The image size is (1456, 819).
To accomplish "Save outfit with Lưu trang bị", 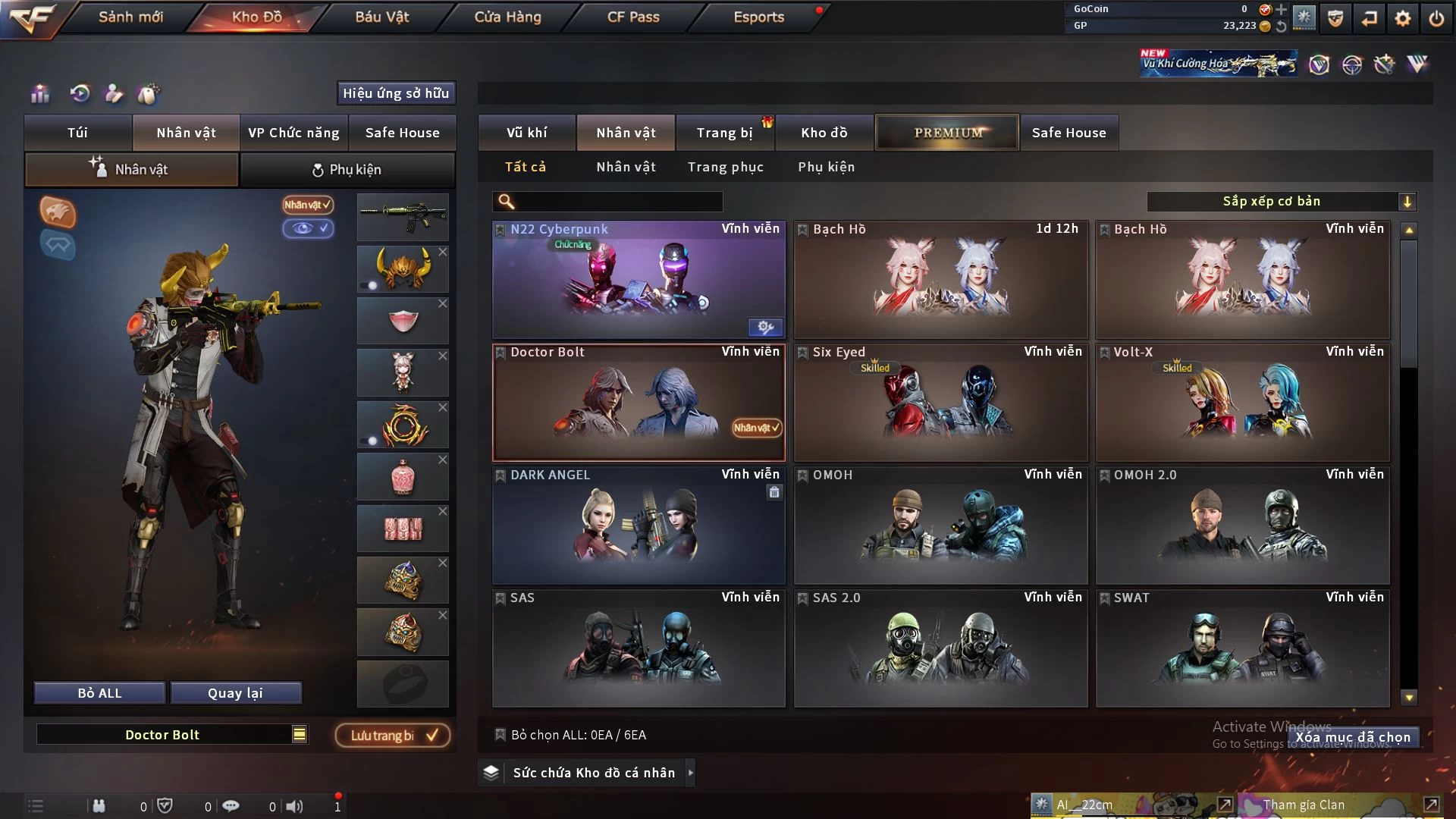I will tap(393, 735).
